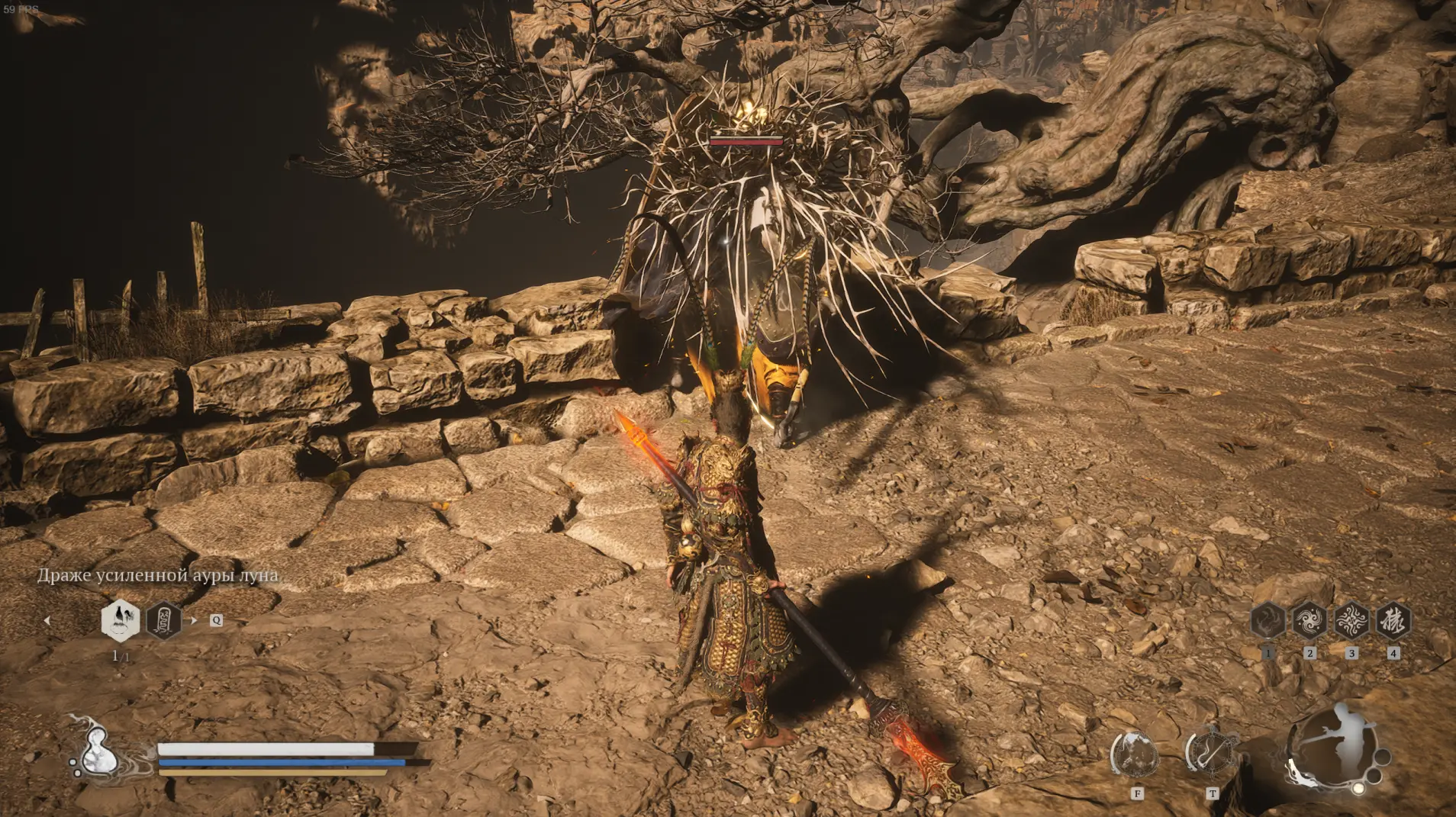Cast the four-pointed cloud pattern spell

tap(1351, 620)
